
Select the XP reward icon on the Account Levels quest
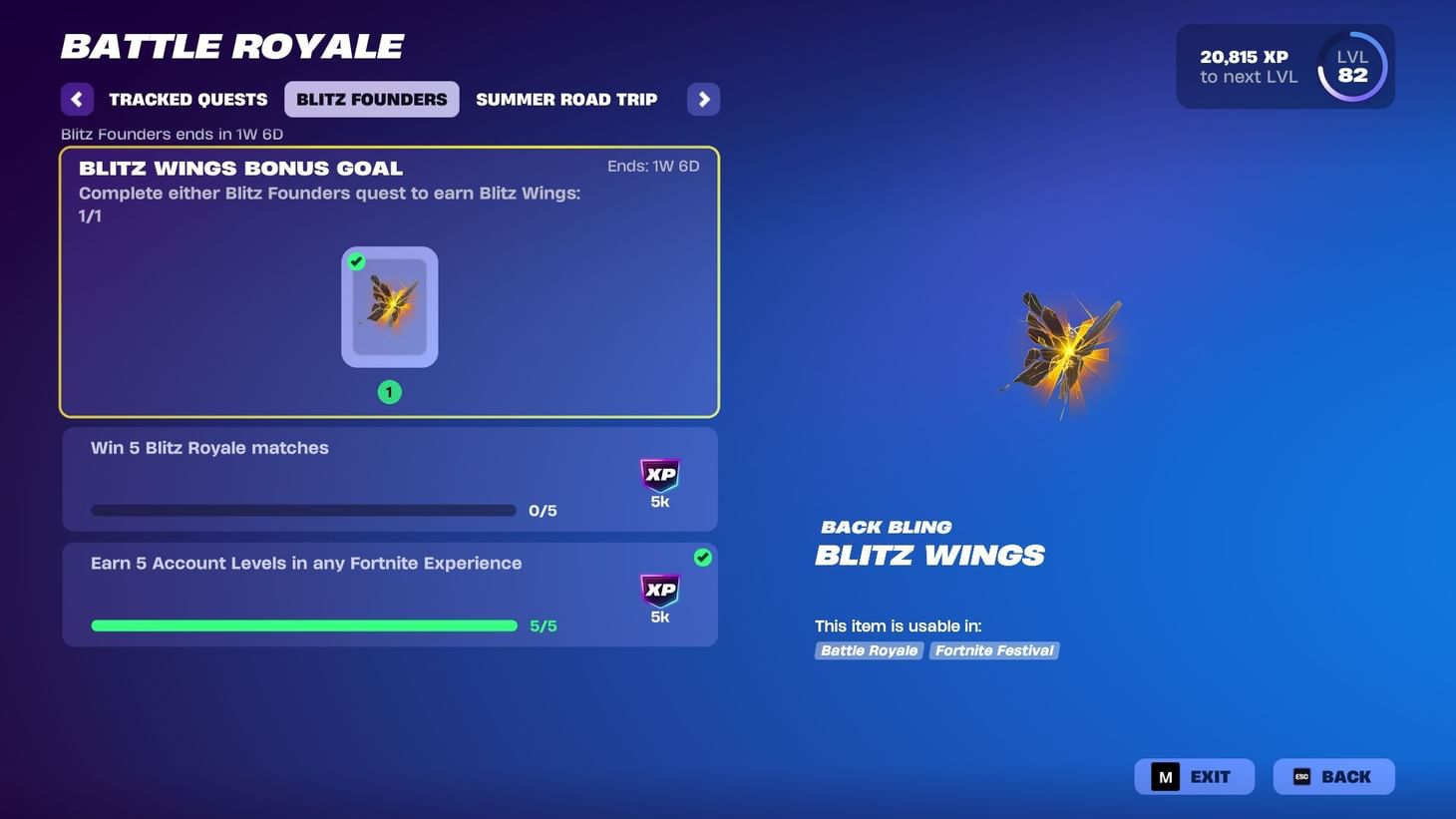659,591
